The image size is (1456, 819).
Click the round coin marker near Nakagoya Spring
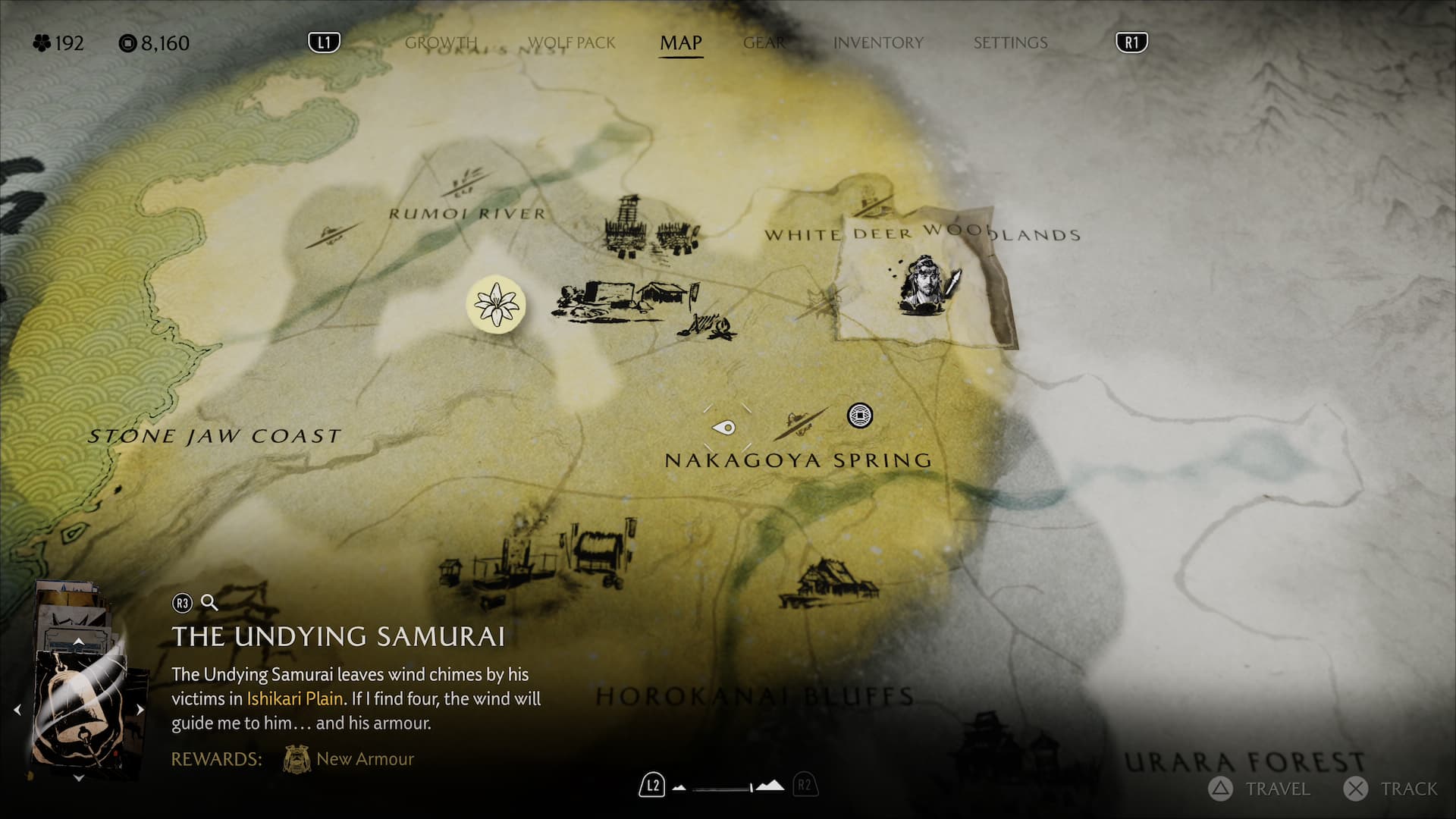click(859, 416)
